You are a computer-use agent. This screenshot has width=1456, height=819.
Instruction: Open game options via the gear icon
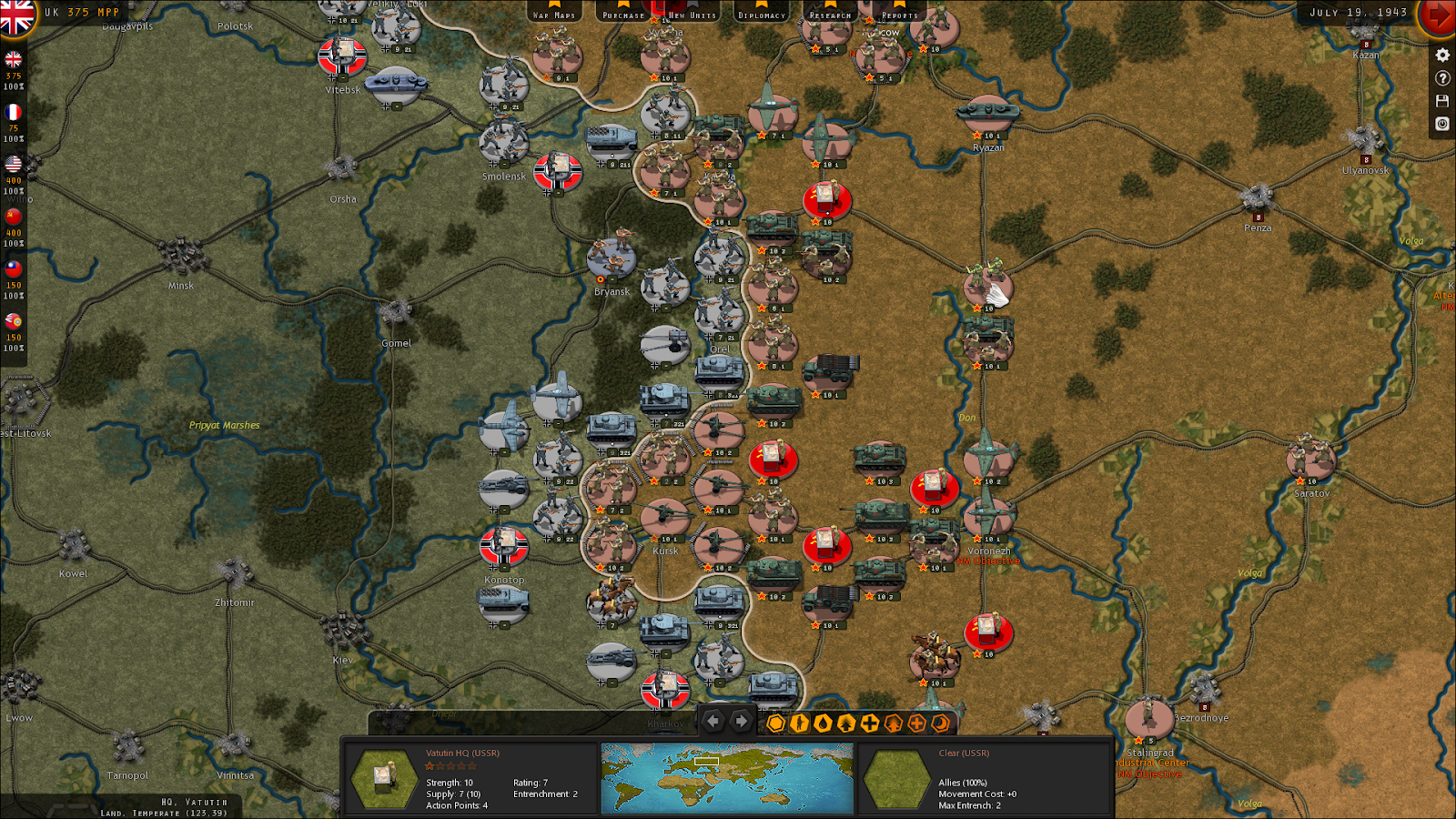pyautogui.click(x=1441, y=56)
